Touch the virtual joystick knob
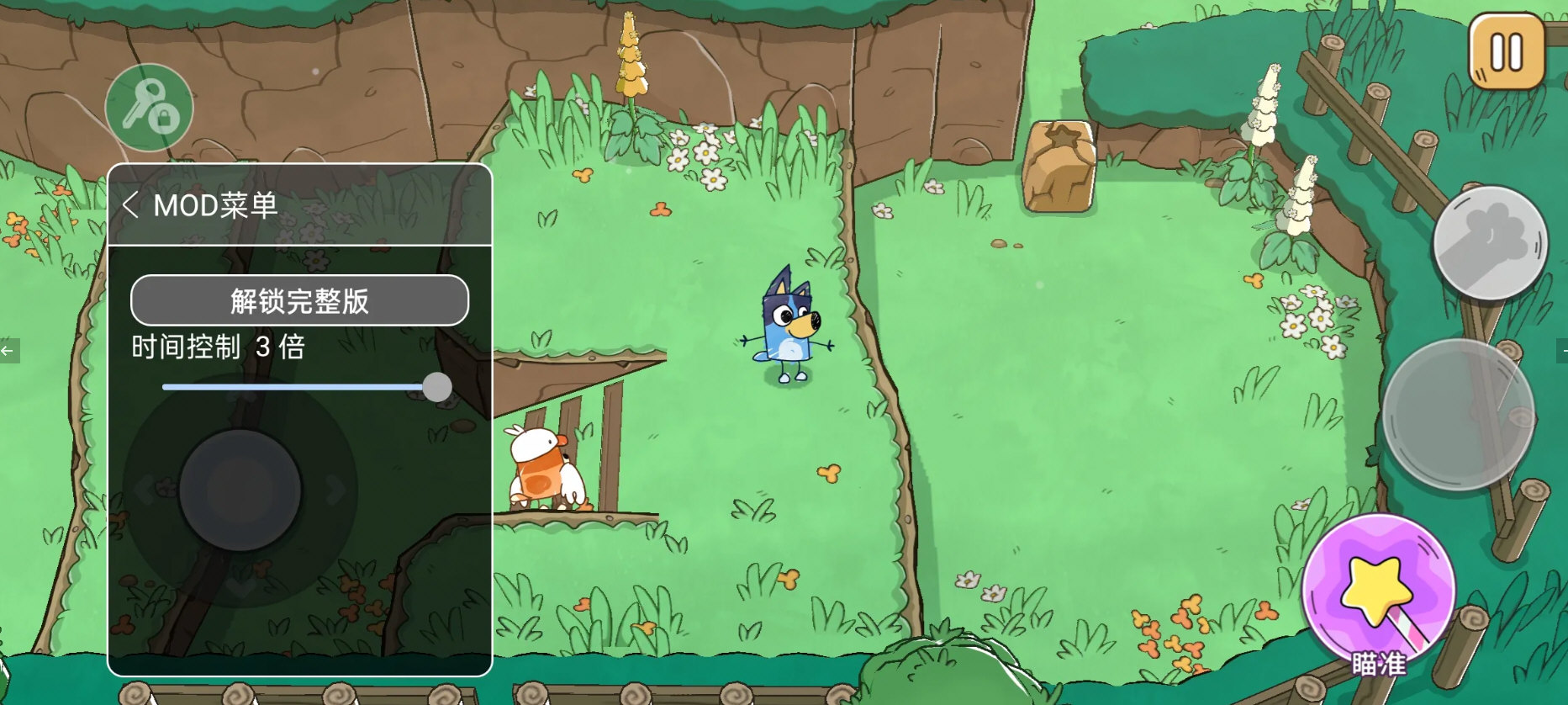 tap(240, 490)
